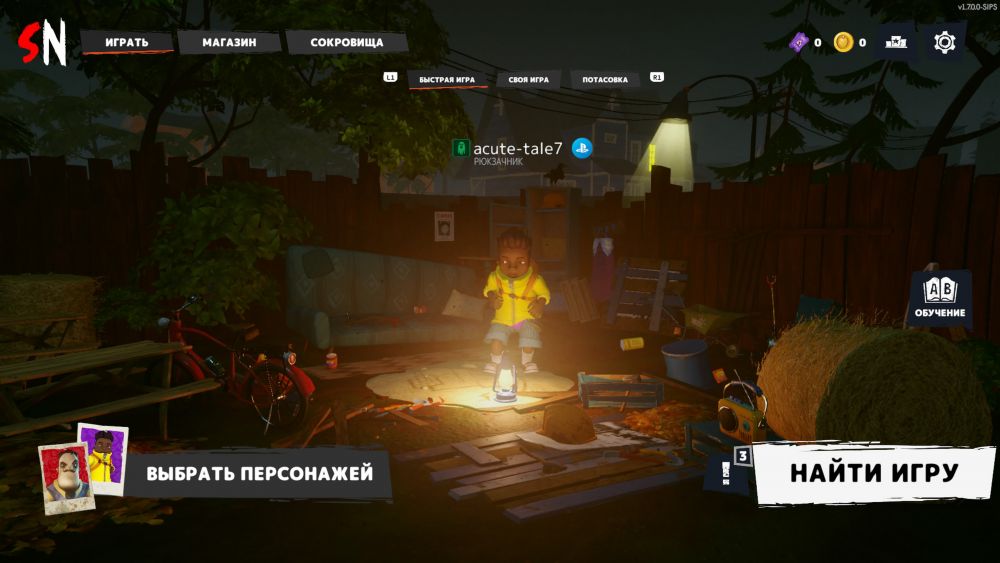The image size is (1000, 563).
Task: Choose the СВОЯ ИГРА mode tab
Action: click(x=528, y=79)
